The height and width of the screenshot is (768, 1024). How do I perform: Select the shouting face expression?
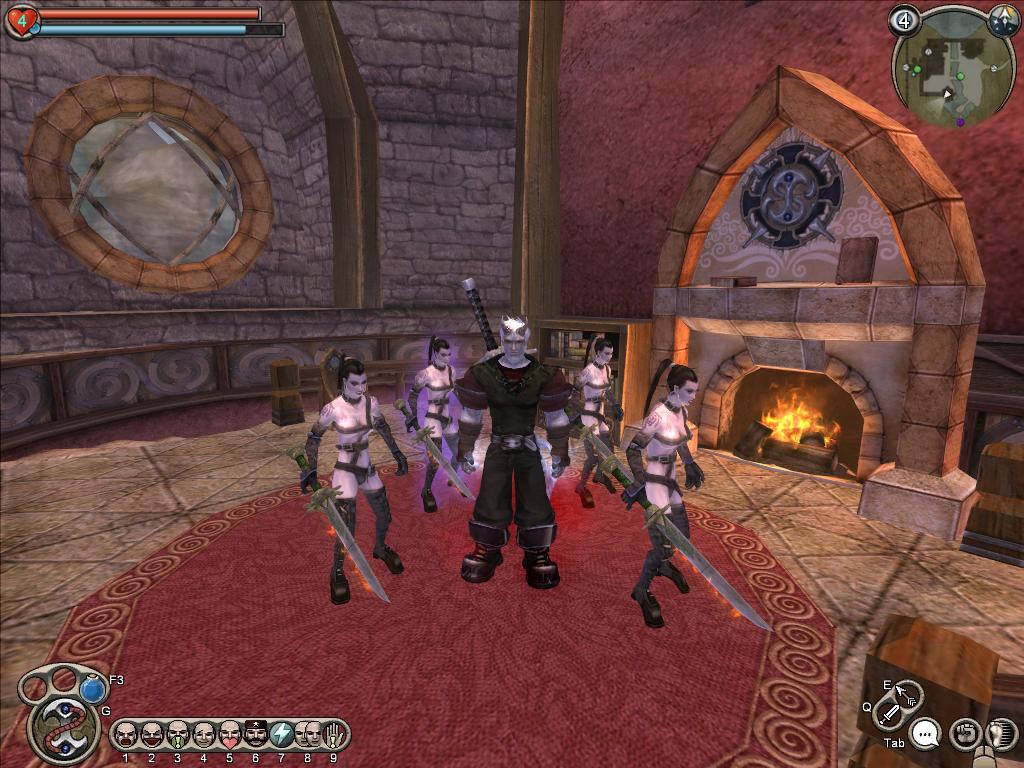pyautogui.click(x=125, y=735)
